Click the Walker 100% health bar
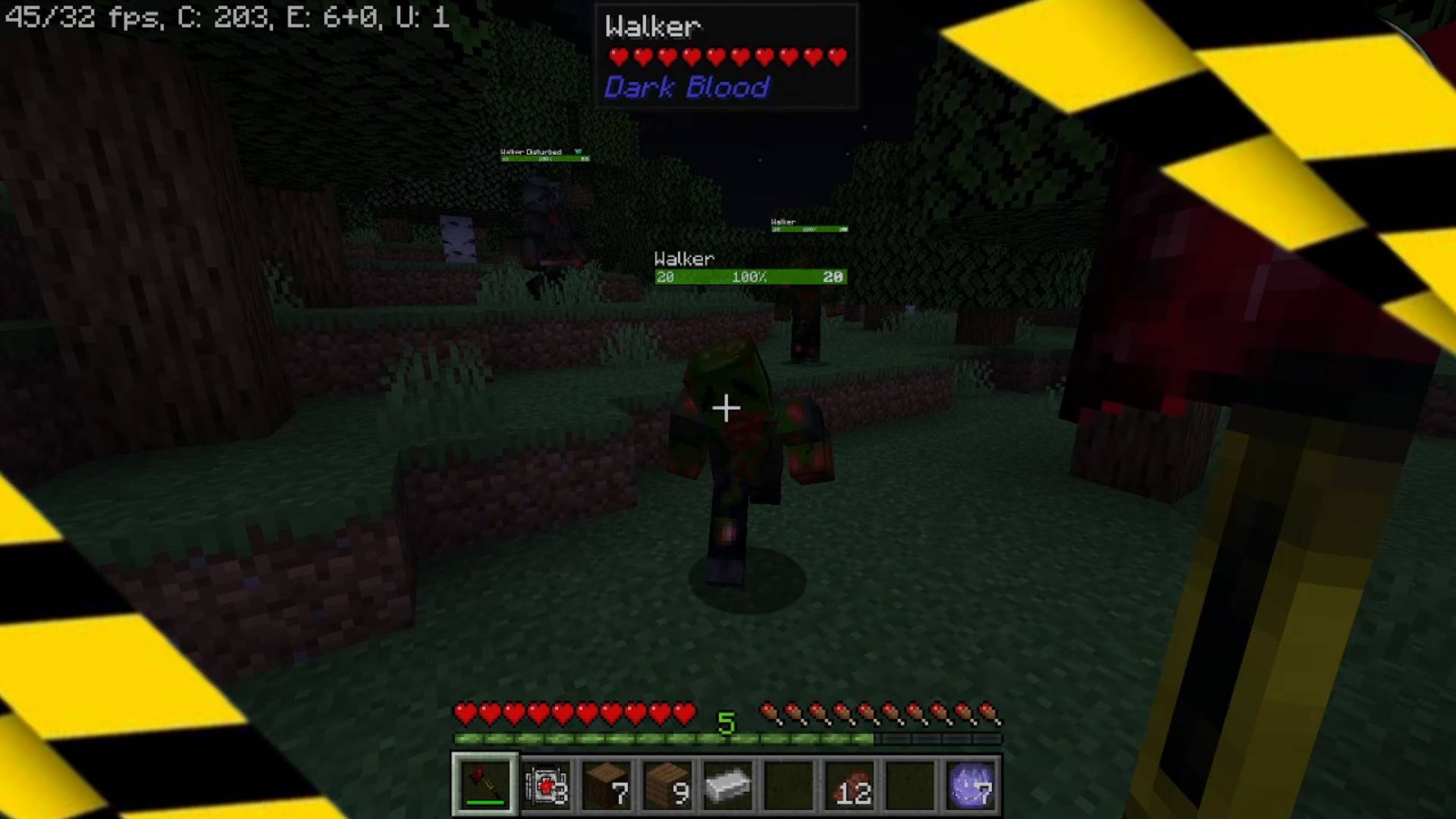 coord(749,277)
